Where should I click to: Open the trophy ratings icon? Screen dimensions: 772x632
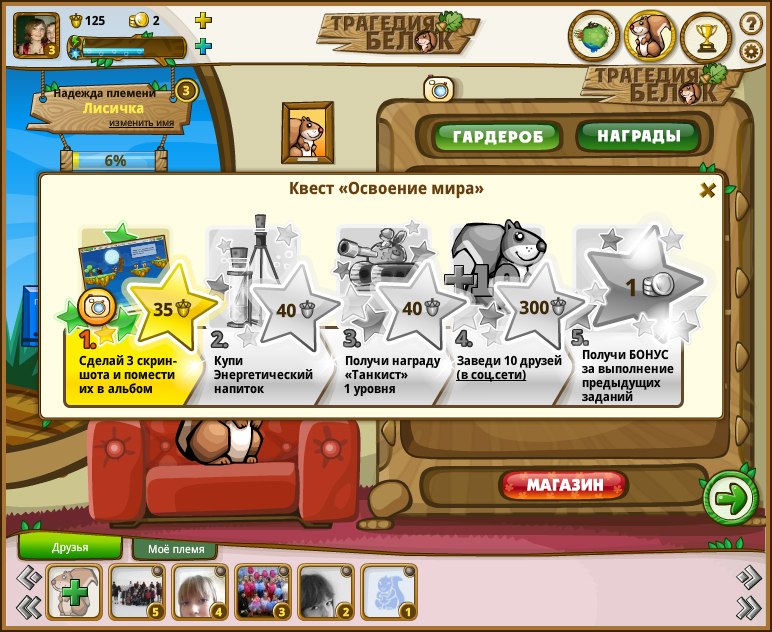tap(707, 38)
